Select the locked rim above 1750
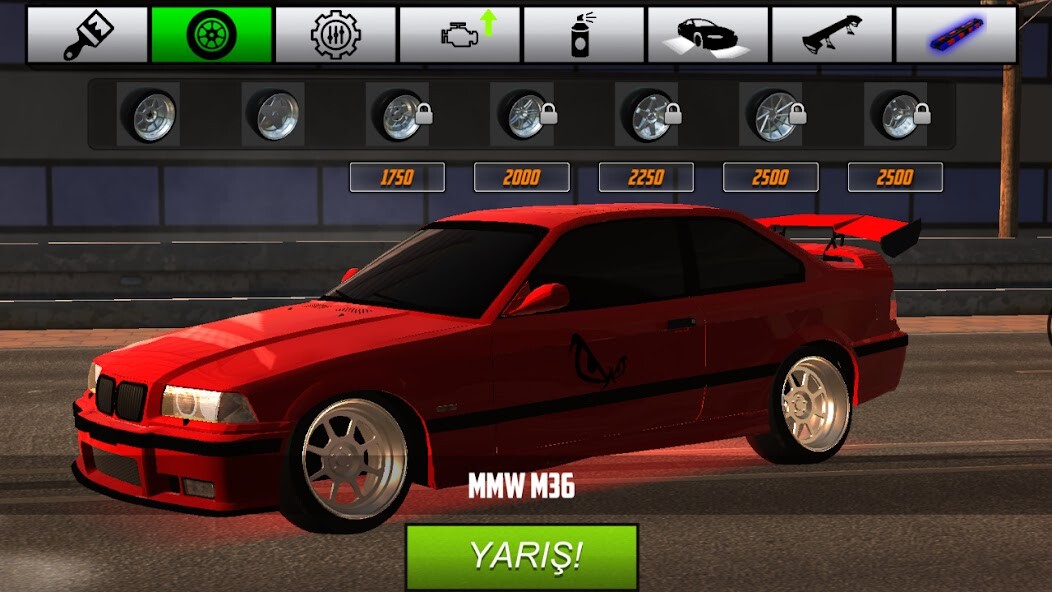 [399, 115]
